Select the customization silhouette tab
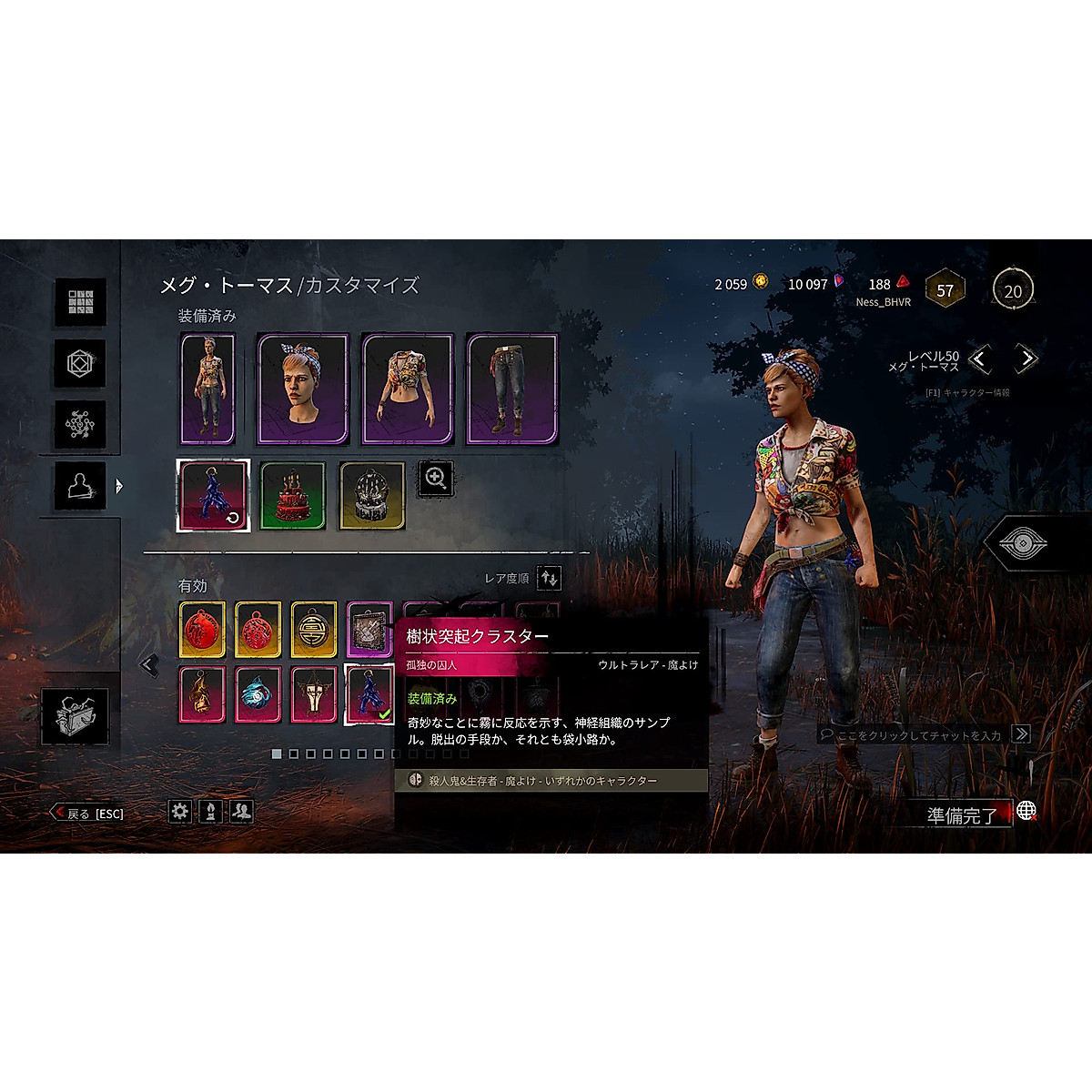The height and width of the screenshot is (1092, 1092). click(80, 486)
